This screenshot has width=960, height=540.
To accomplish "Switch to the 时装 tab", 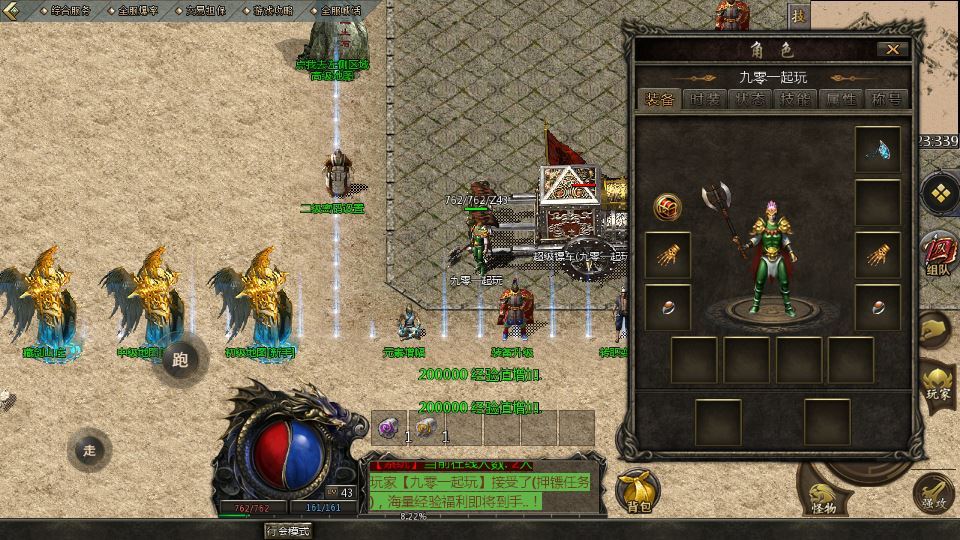I will tap(706, 99).
